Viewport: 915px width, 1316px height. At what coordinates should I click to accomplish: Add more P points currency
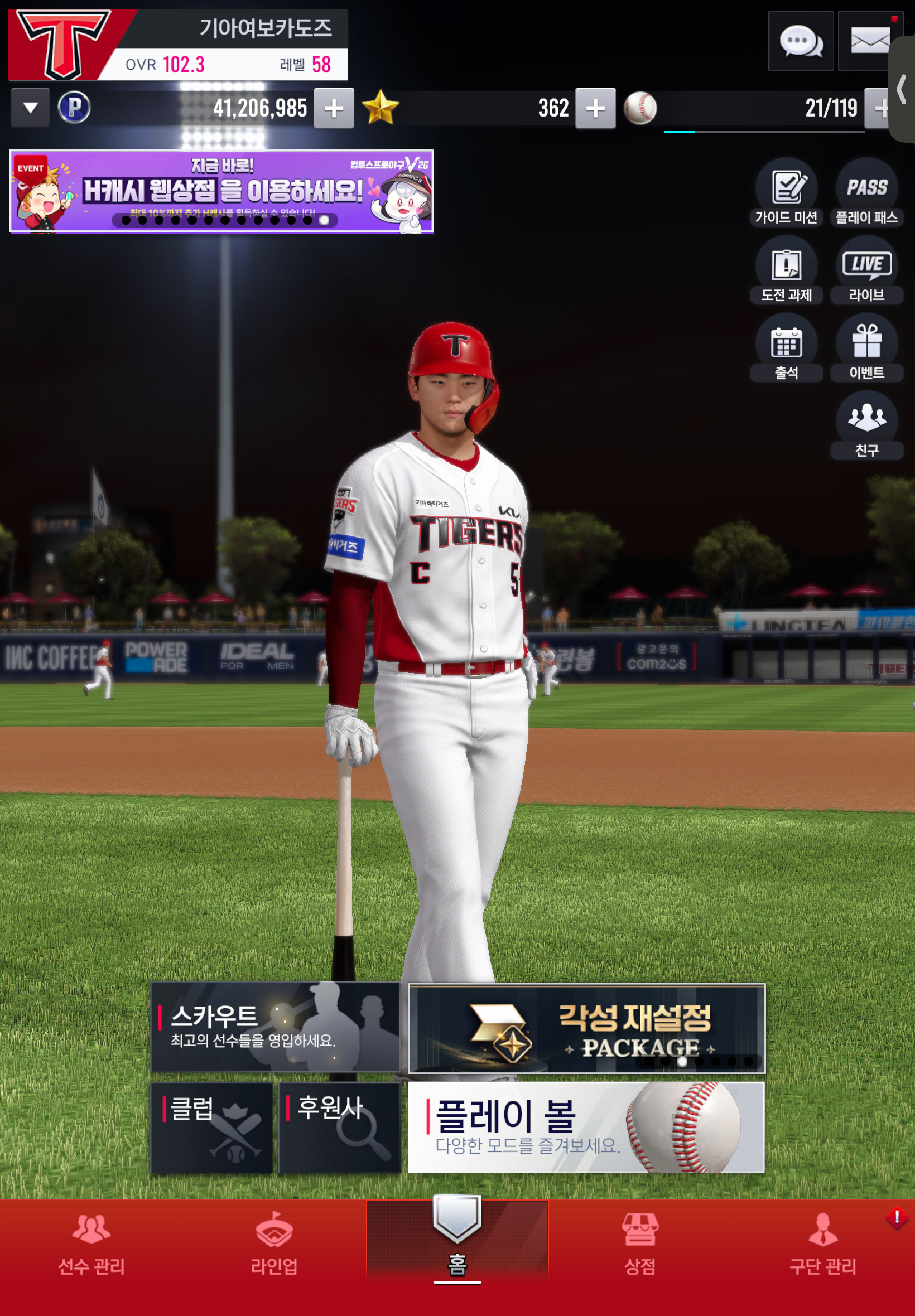pyautogui.click(x=334, y=108)
